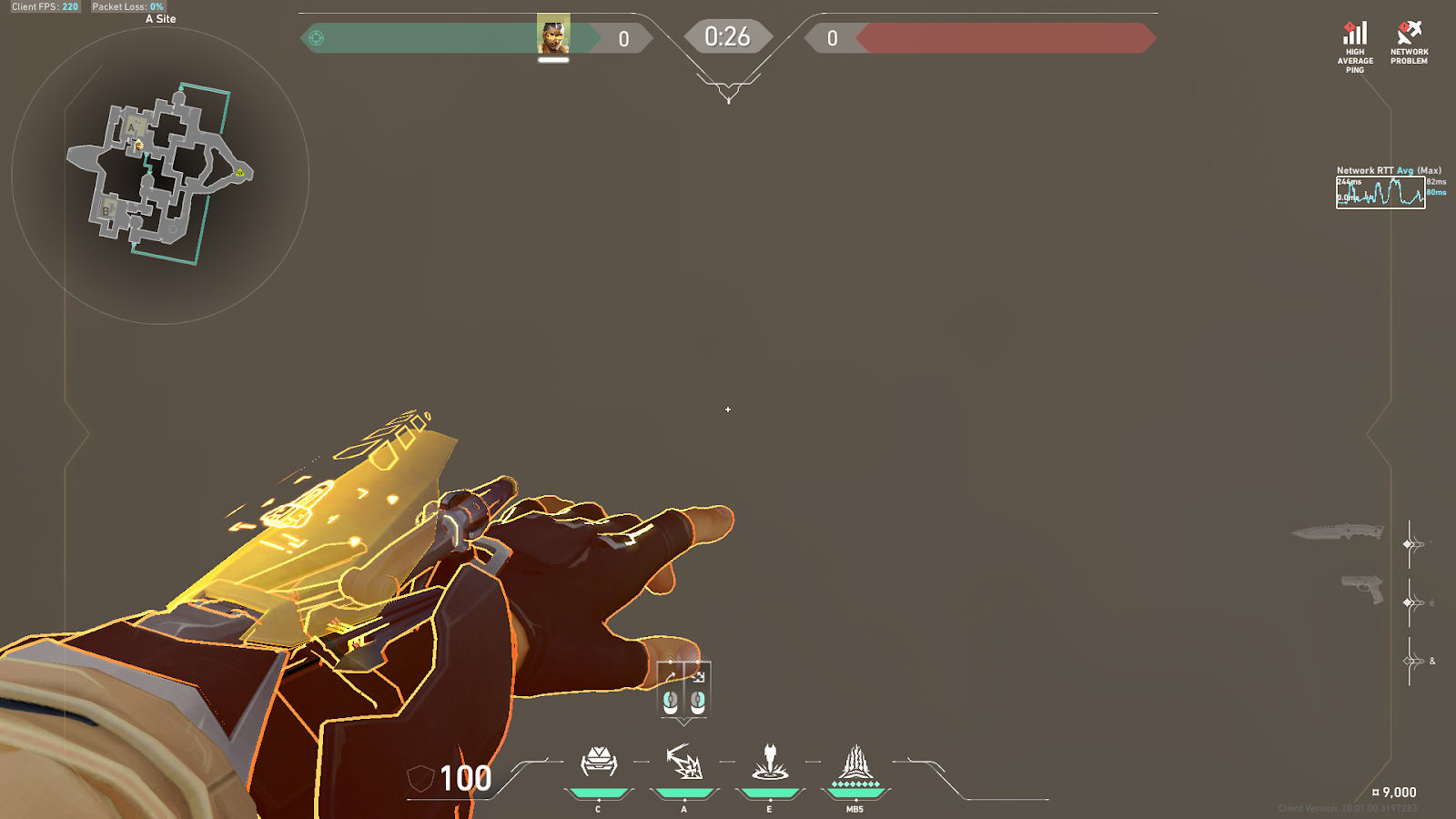Click the agent portrait on the team bar

point(553,36)
